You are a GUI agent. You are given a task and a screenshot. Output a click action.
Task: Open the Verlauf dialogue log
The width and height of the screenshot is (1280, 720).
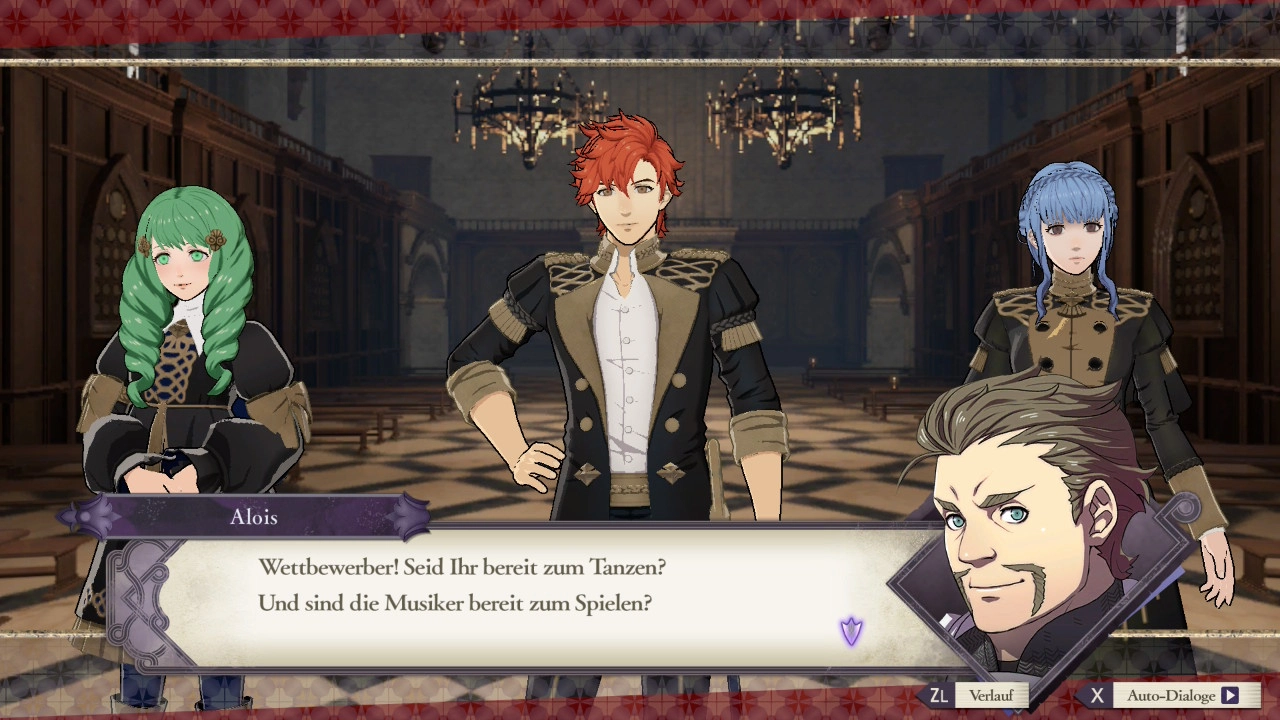click(x=990, y=695)
